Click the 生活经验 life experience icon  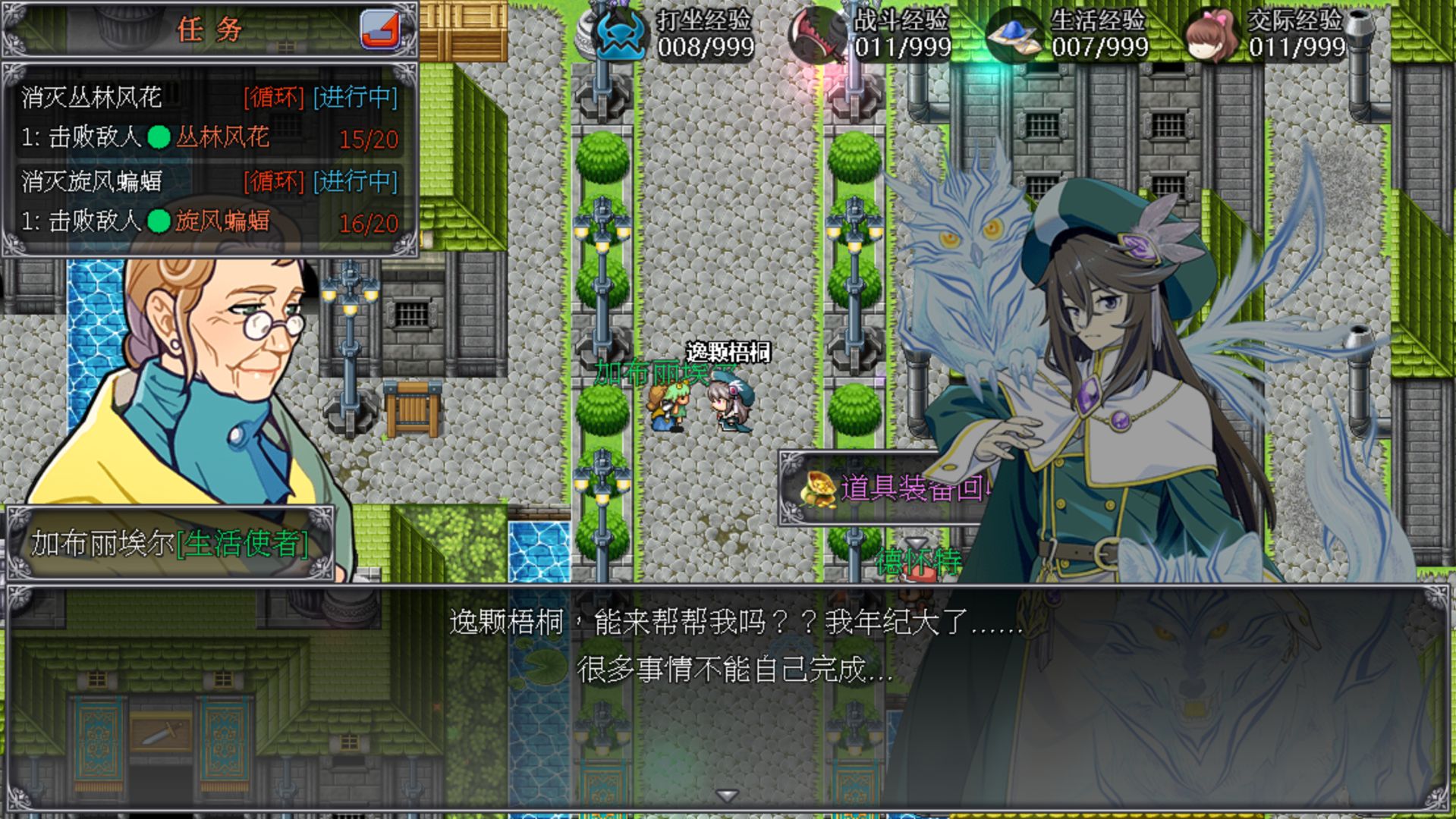[x=1016, y=34]
